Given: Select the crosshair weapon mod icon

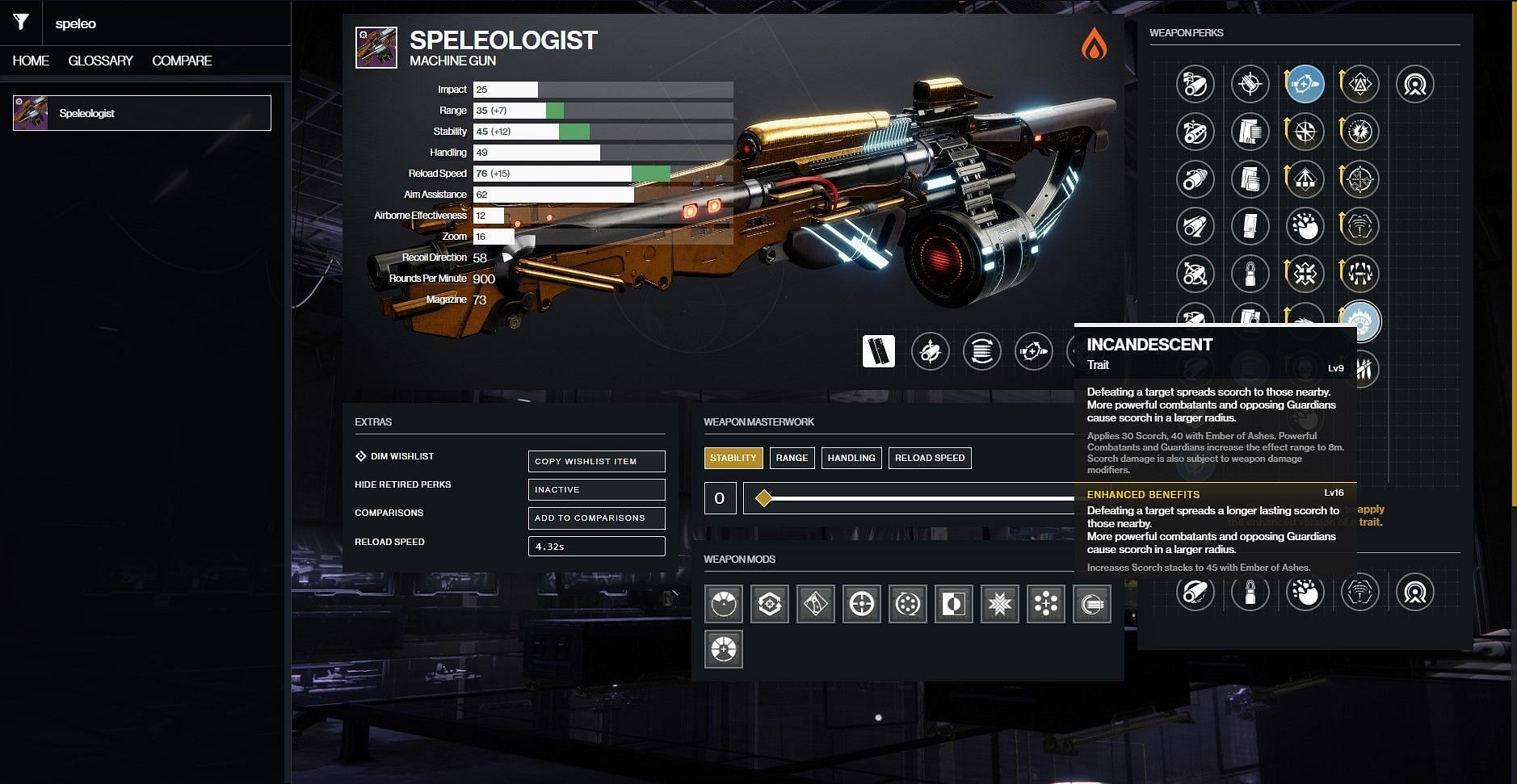Looking at the screenshot, I should tap(861, 604).
